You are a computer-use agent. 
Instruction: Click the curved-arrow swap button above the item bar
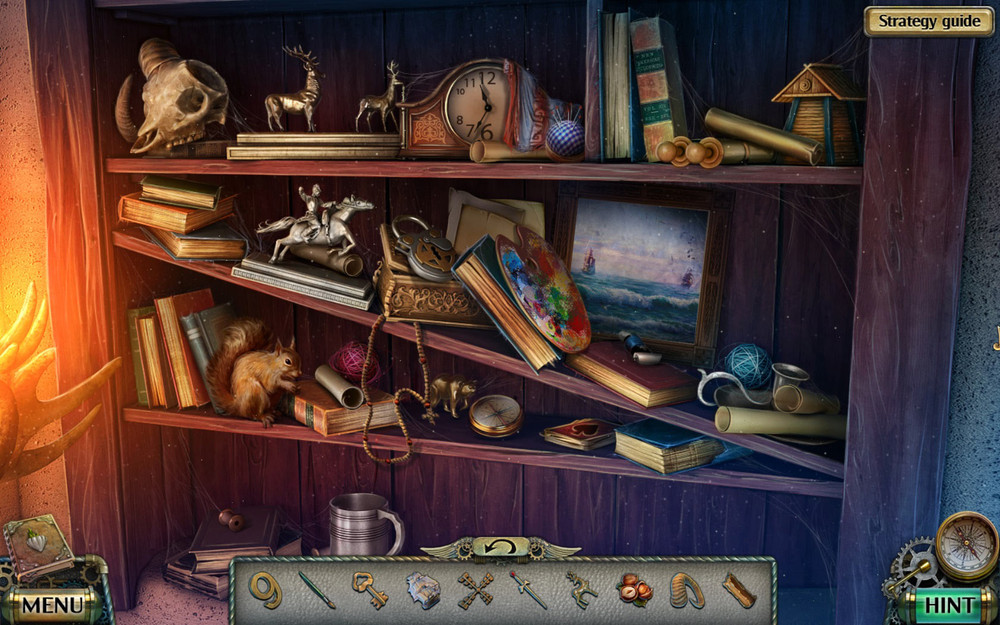point(500,547)
